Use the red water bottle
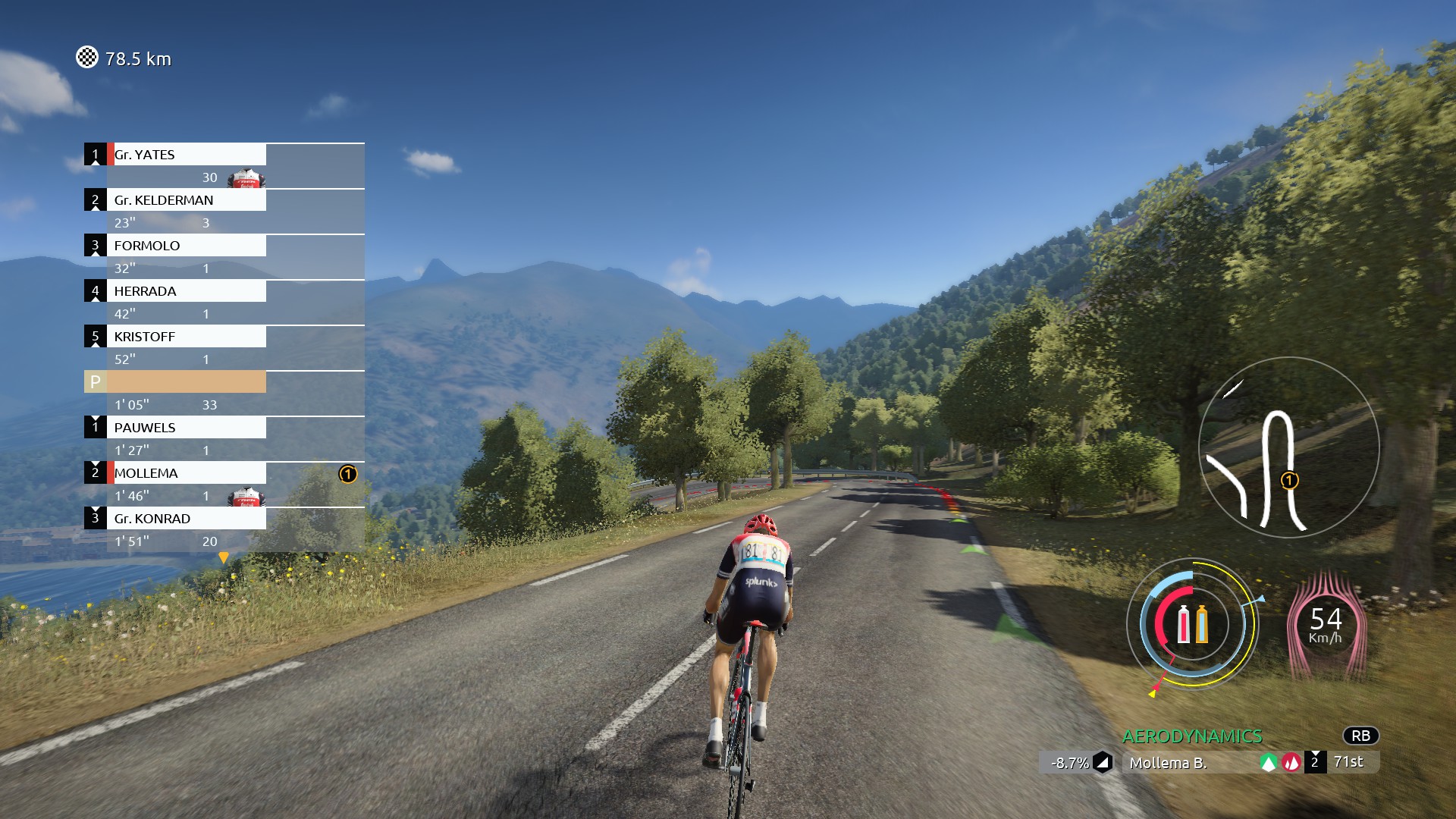The width and height of the screenshot is (1456, 819). pos(1183,624)
